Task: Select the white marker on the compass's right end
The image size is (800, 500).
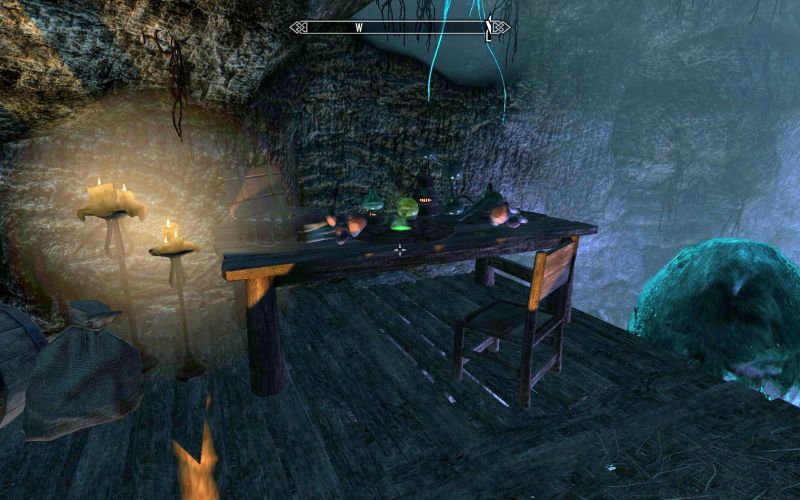Action: click(x=488, y=30)
